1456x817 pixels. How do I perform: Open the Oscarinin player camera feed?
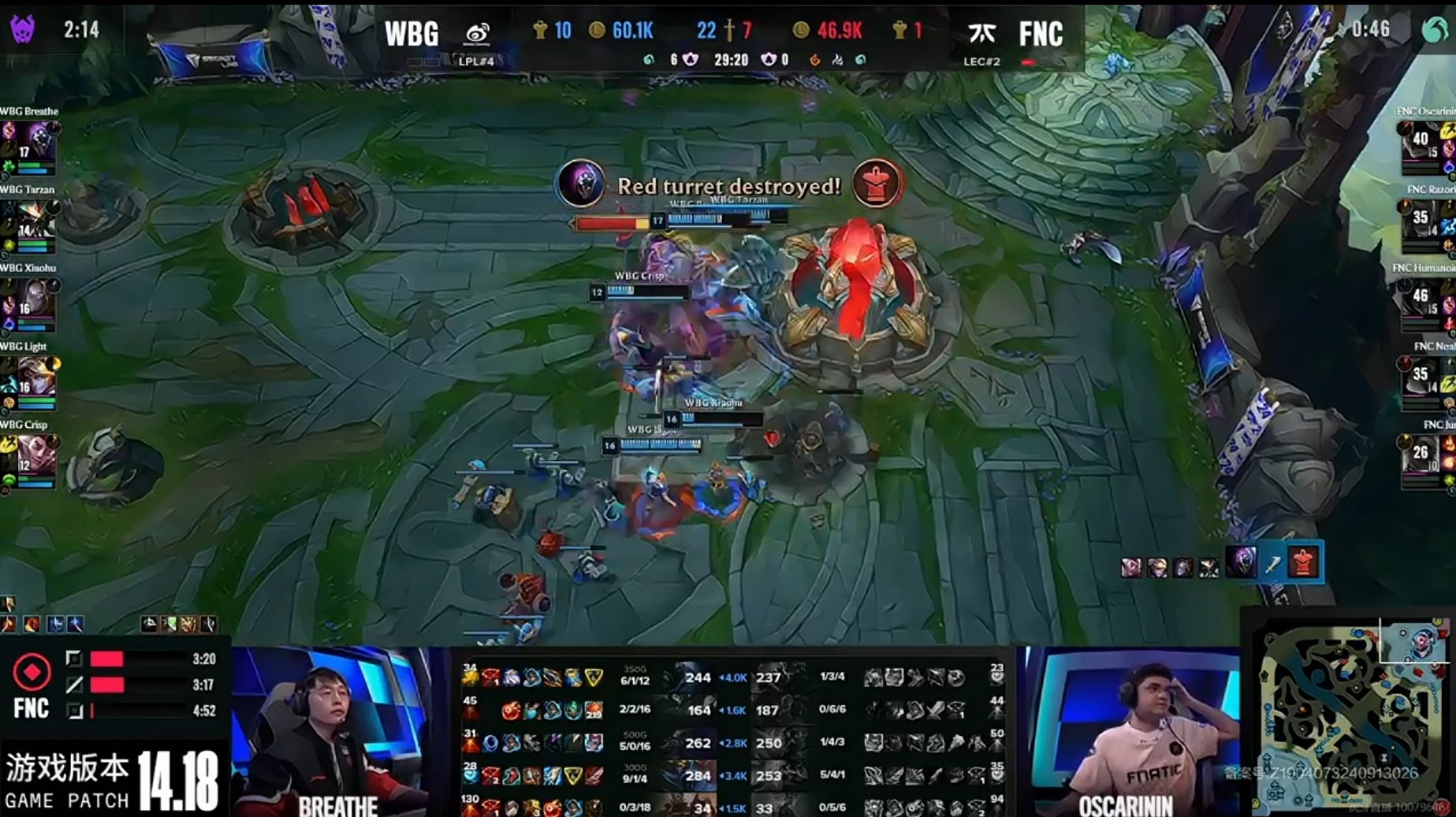[x=1127, y=731]
